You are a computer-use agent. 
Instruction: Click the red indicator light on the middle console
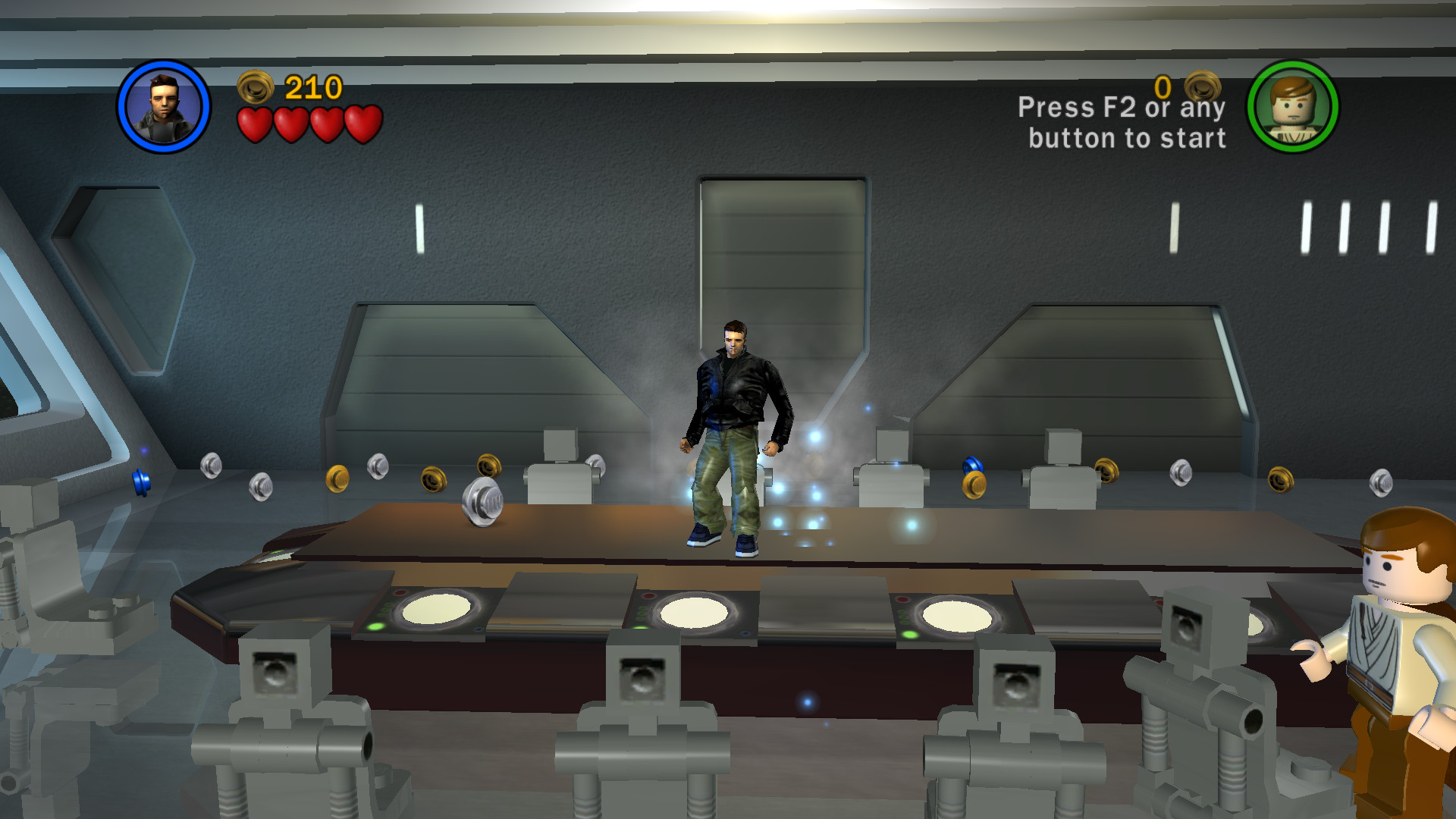[x=648, y=598]
